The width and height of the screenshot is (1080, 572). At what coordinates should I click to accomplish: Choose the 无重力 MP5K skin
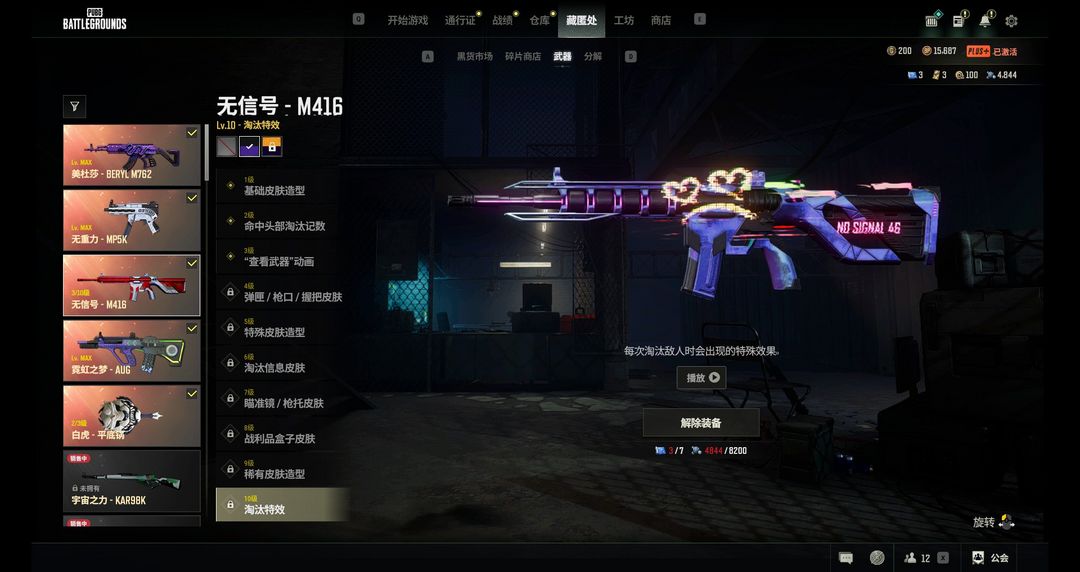(x=132, y=220)
